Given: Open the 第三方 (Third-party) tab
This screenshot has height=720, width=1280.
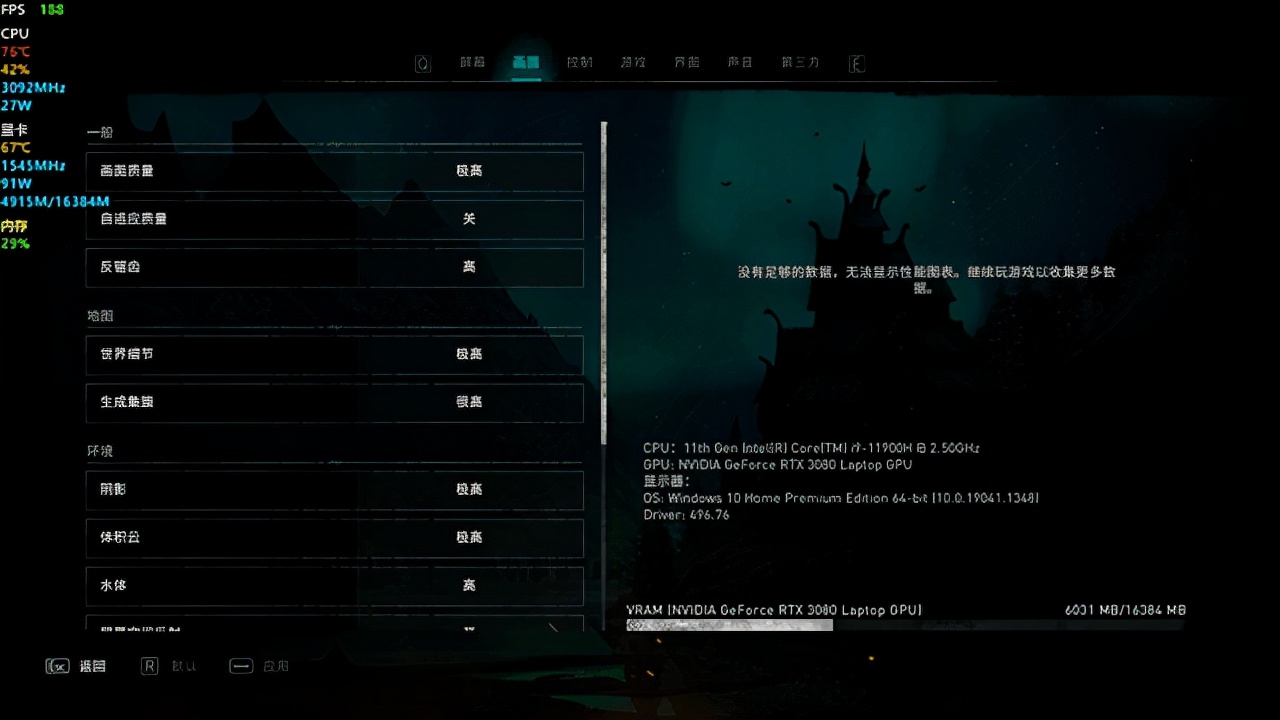Looking at the screenshot, I should [x=800, y=63].
